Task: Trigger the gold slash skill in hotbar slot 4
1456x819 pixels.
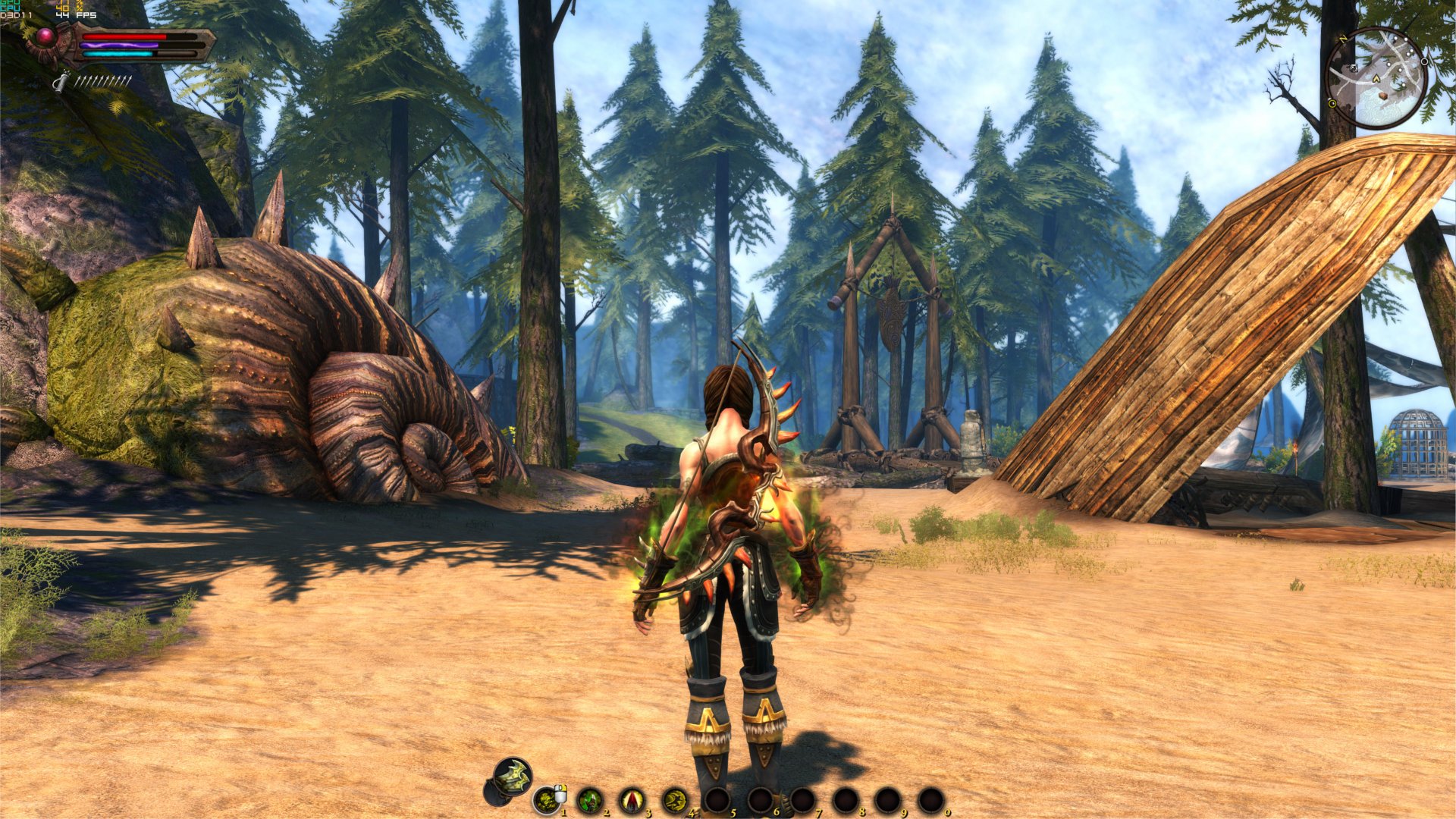Action: [x=673, y=800]
